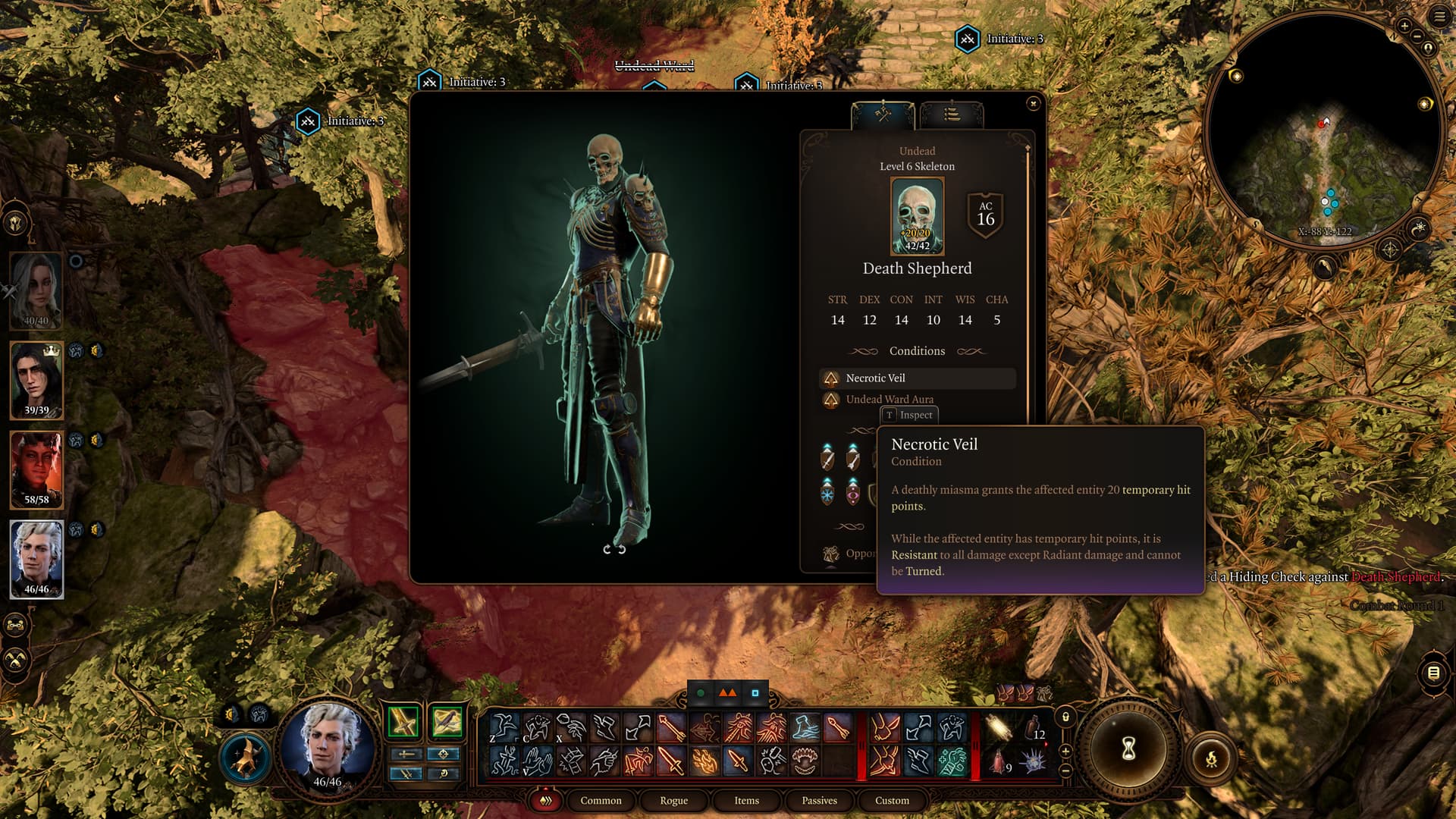Switch to the Rogue hotbar tab

tap(673, 800)
